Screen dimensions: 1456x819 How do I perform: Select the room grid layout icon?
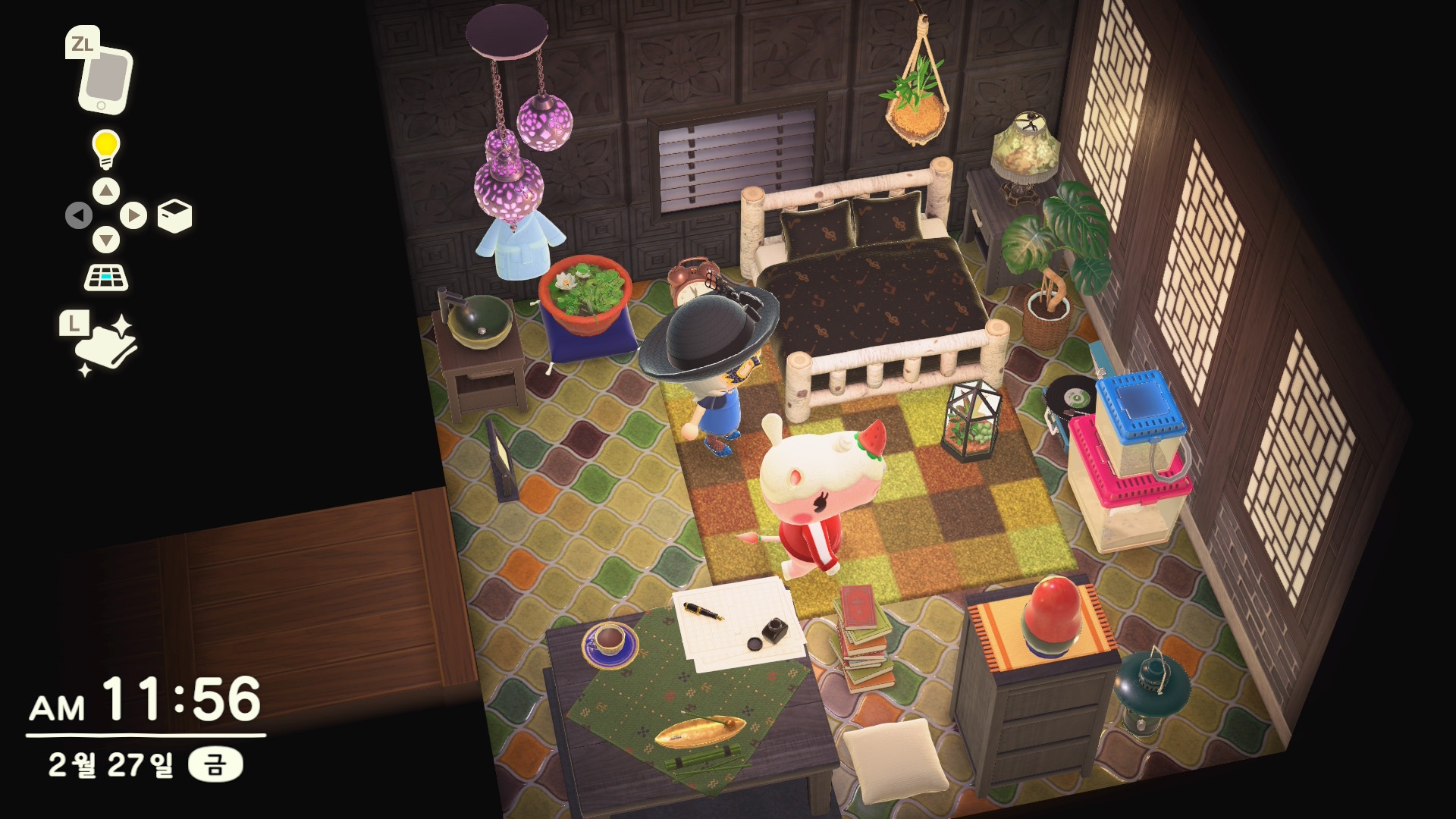[x=106, y=278]
